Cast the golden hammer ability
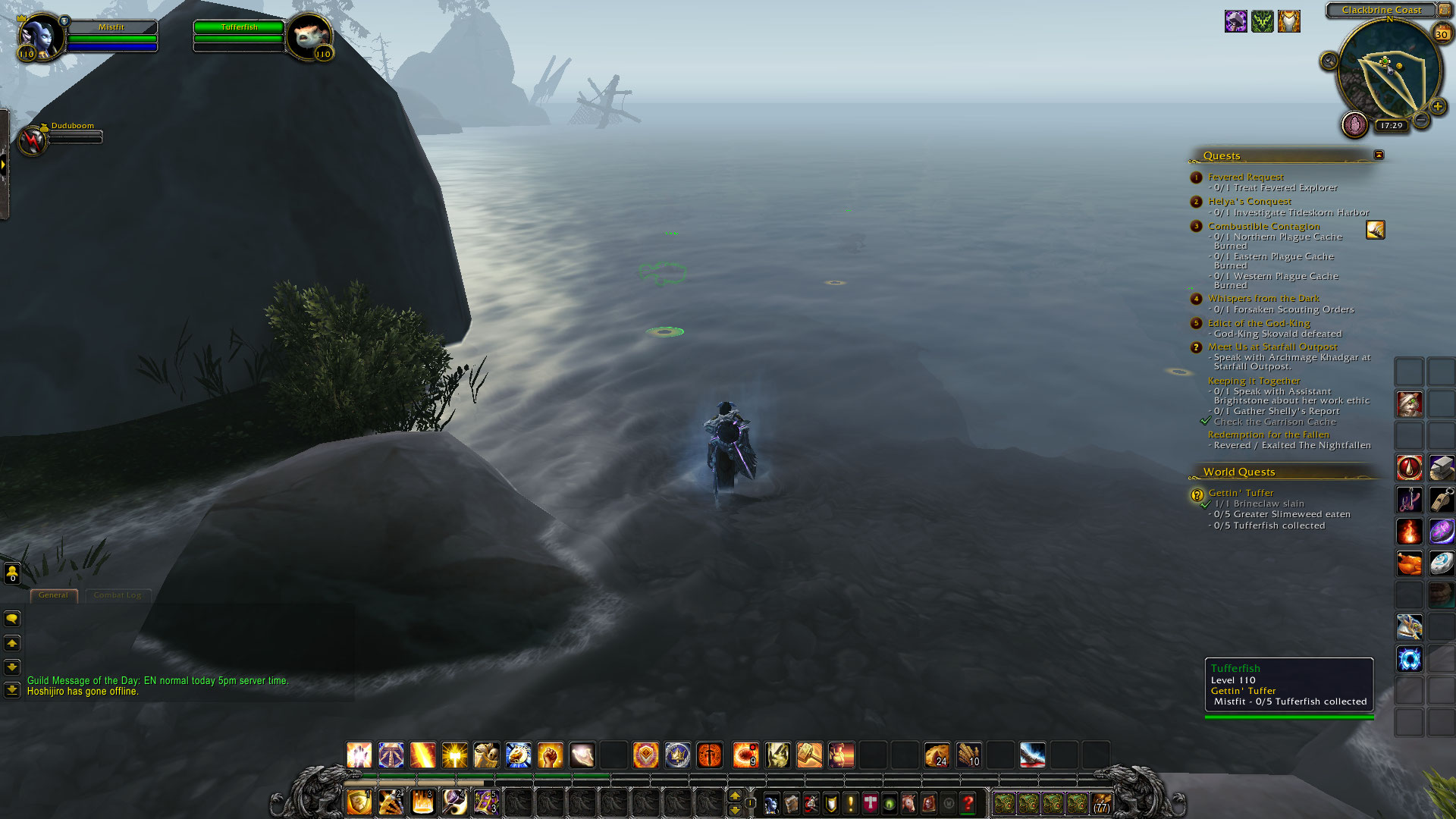This screenshot has height=819, width=1456. [x=809, y=755]
